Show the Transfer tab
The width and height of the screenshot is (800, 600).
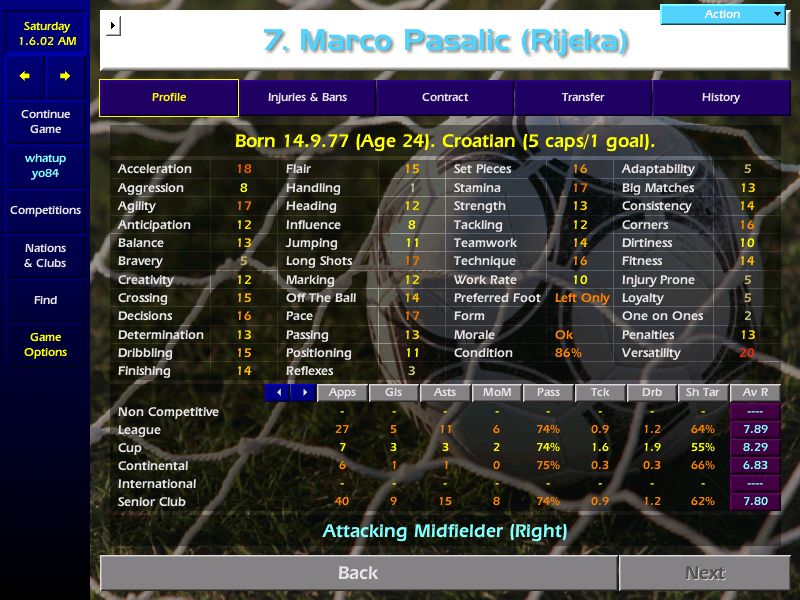583,97
